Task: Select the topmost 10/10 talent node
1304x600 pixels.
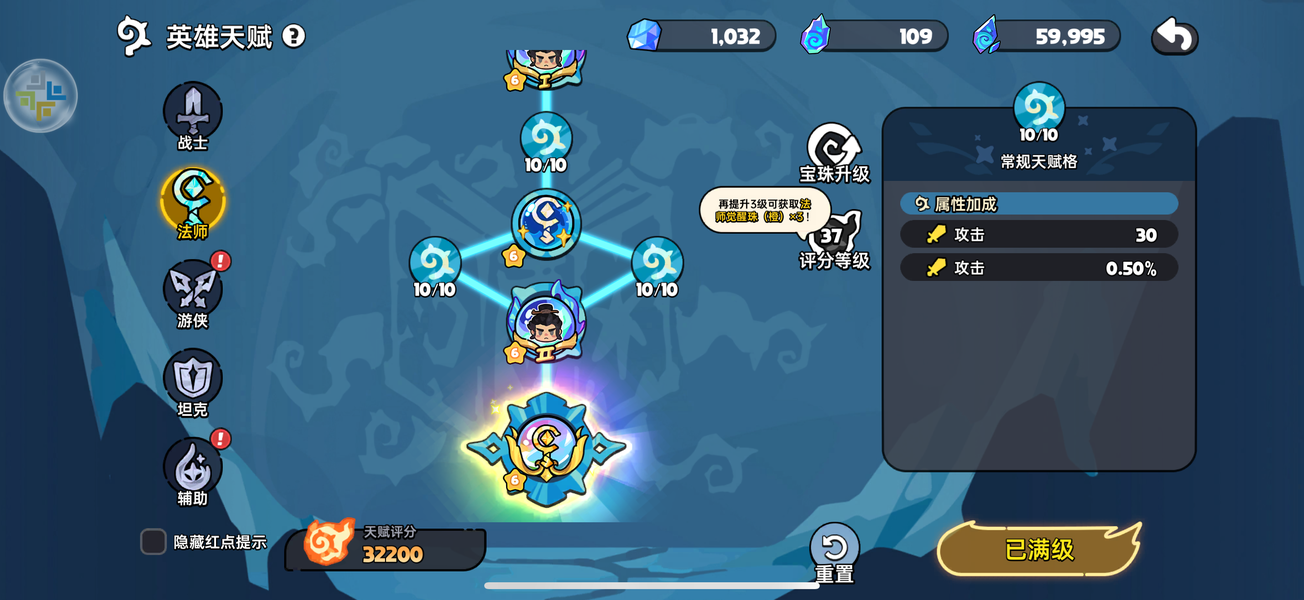Action: click(x=546, y=139)
